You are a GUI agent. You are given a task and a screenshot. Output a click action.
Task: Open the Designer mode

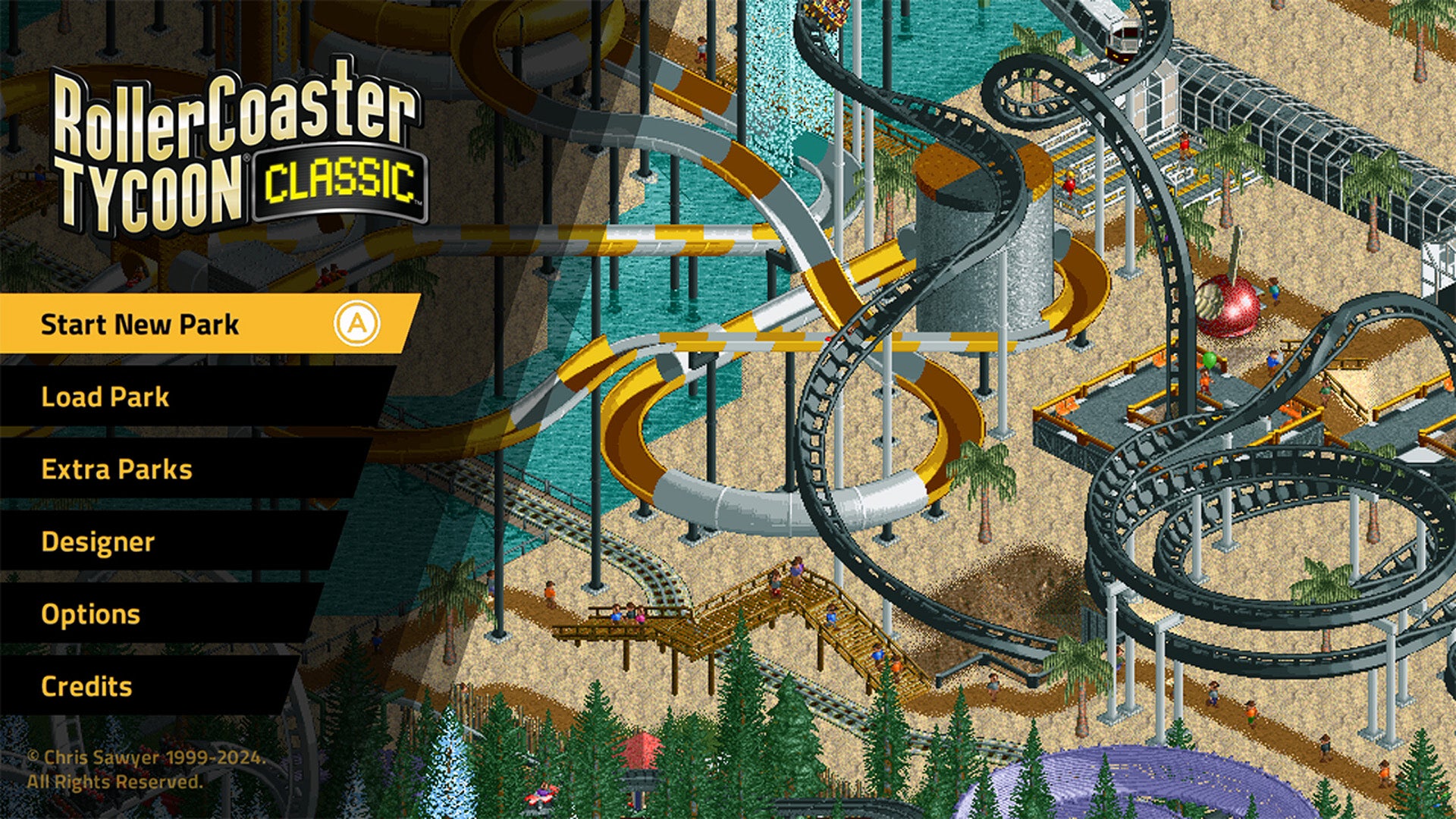pyautogui.click(x=99, y=542)
